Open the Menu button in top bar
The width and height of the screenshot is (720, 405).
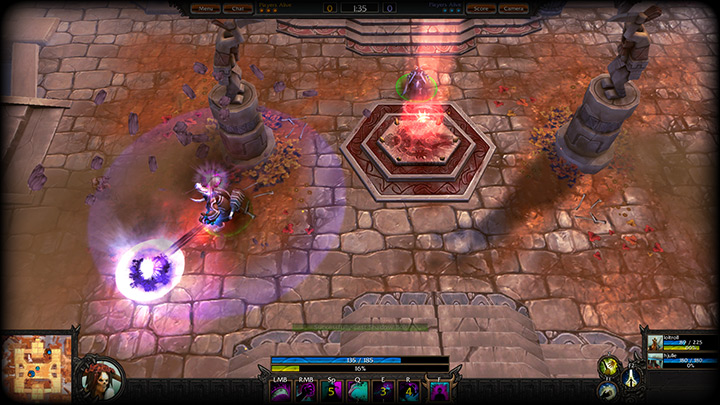207,8
